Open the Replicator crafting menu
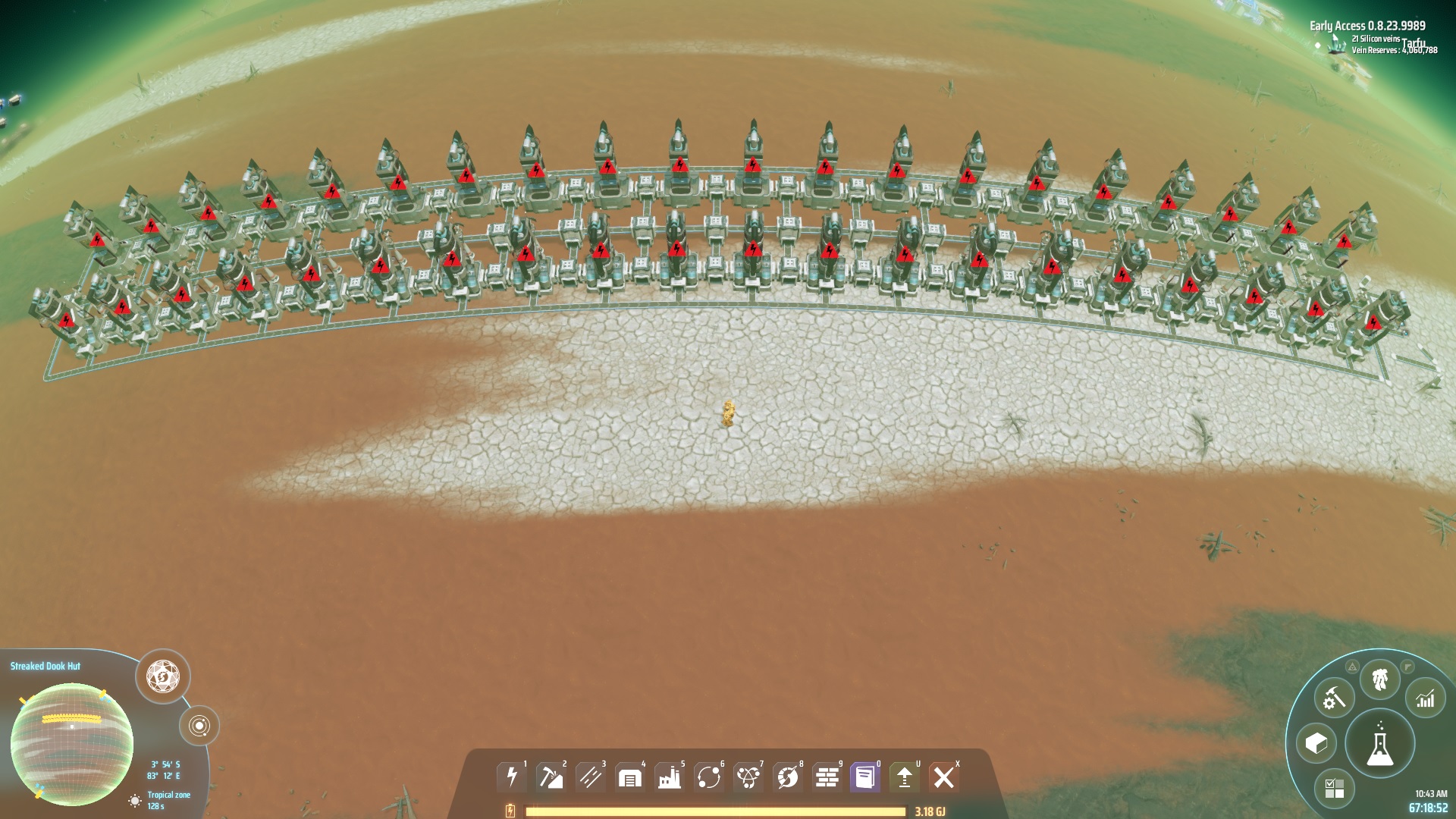 [x=1333, y=697]
